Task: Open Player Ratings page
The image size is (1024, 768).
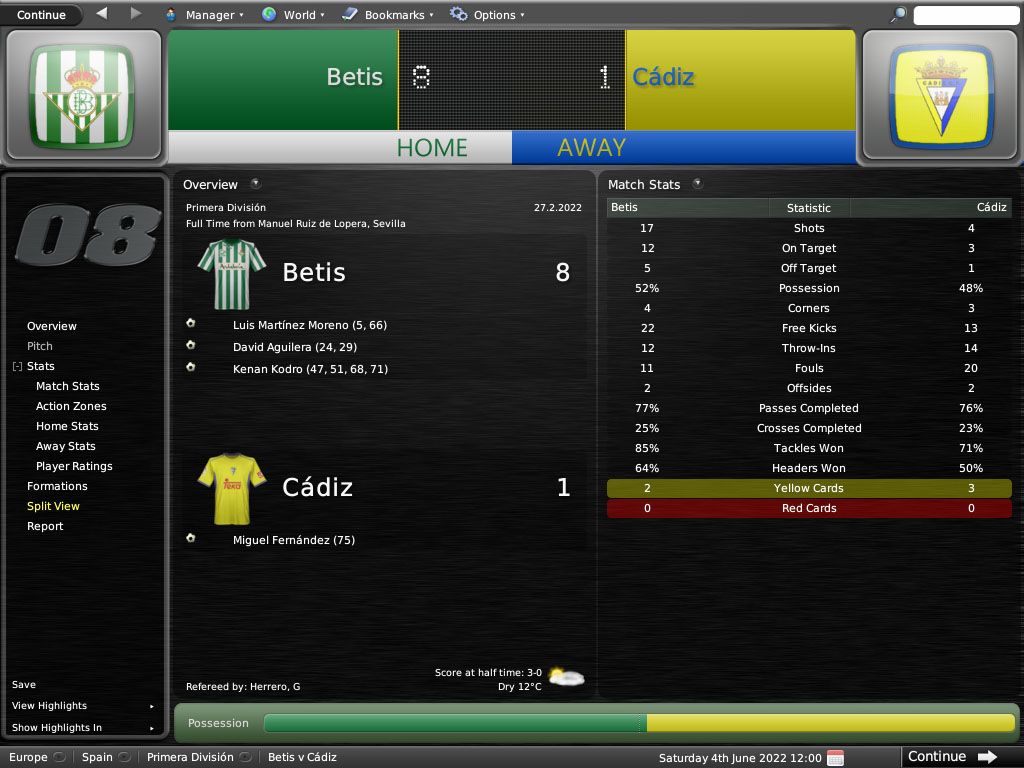Action: click(x=74, y=466)
